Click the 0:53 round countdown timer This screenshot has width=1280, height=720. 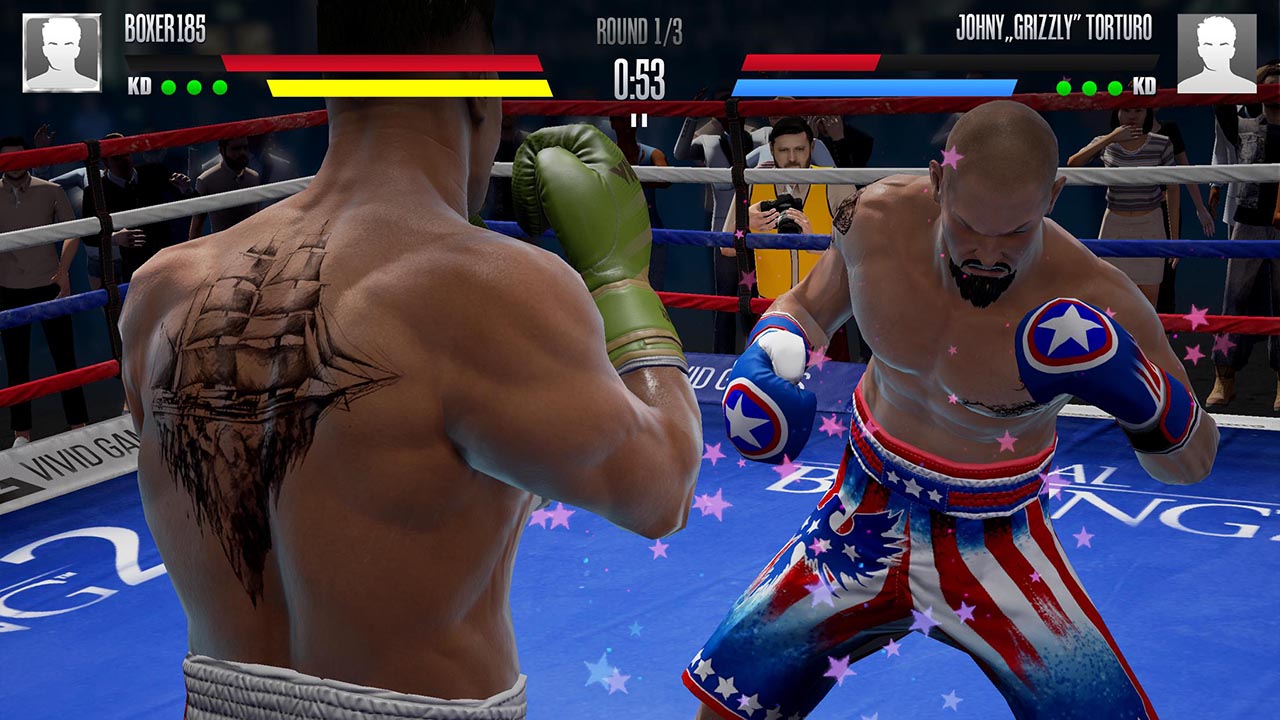click(640, 80)
